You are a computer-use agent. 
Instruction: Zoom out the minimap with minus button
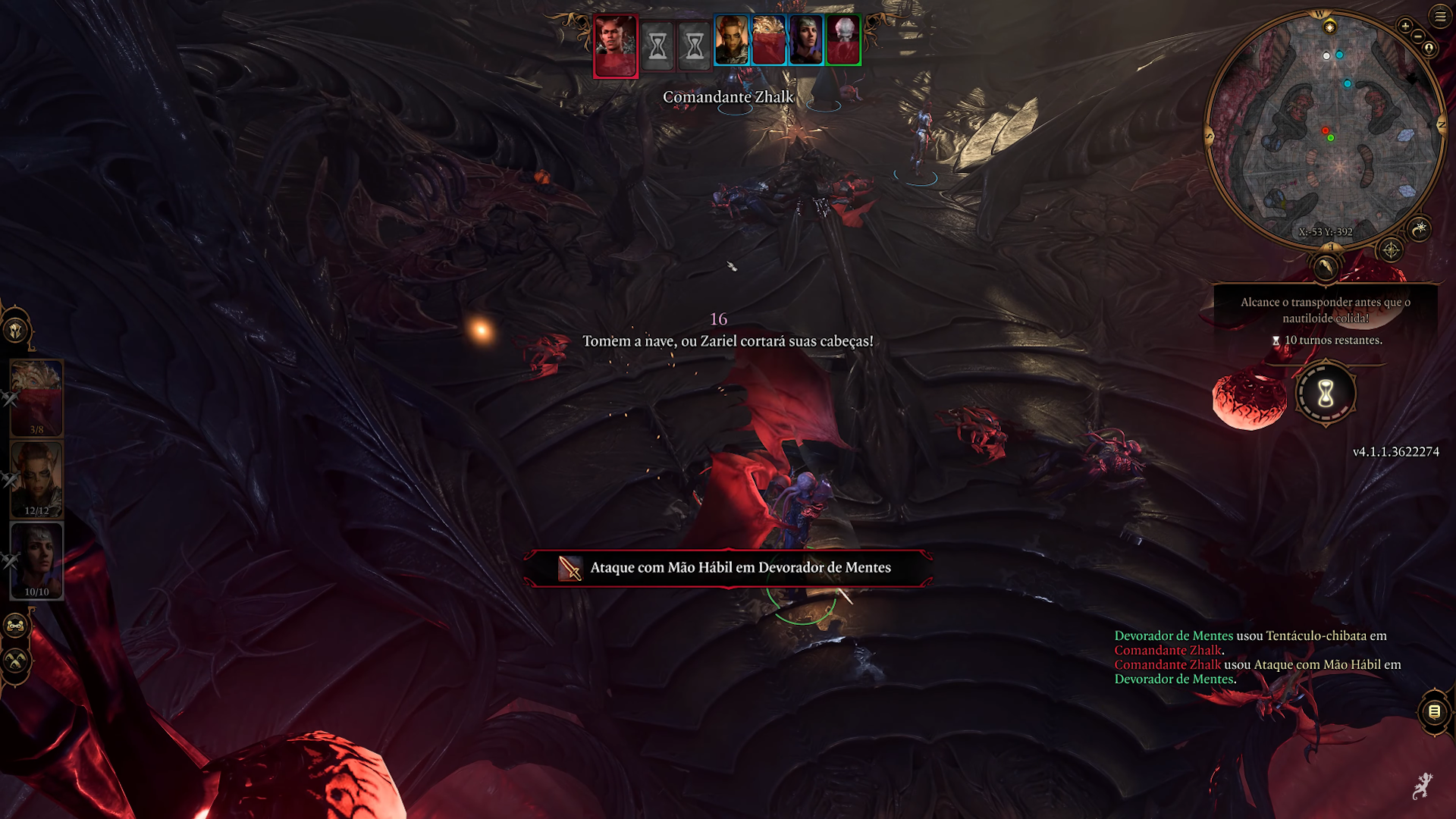coord(1418,36)
